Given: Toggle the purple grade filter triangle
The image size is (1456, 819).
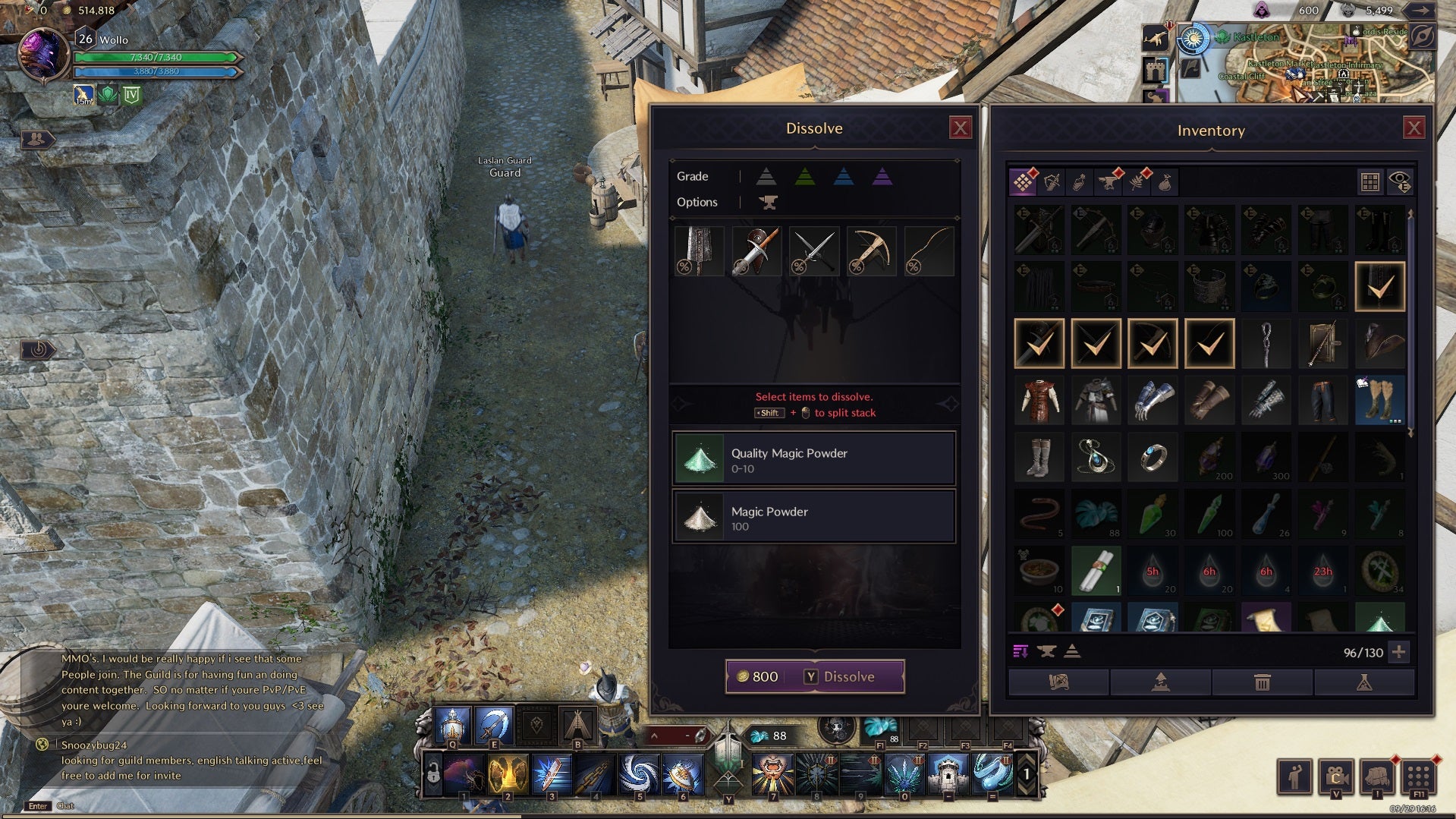Looking at the screenshot, I should [x=882, y=177].
